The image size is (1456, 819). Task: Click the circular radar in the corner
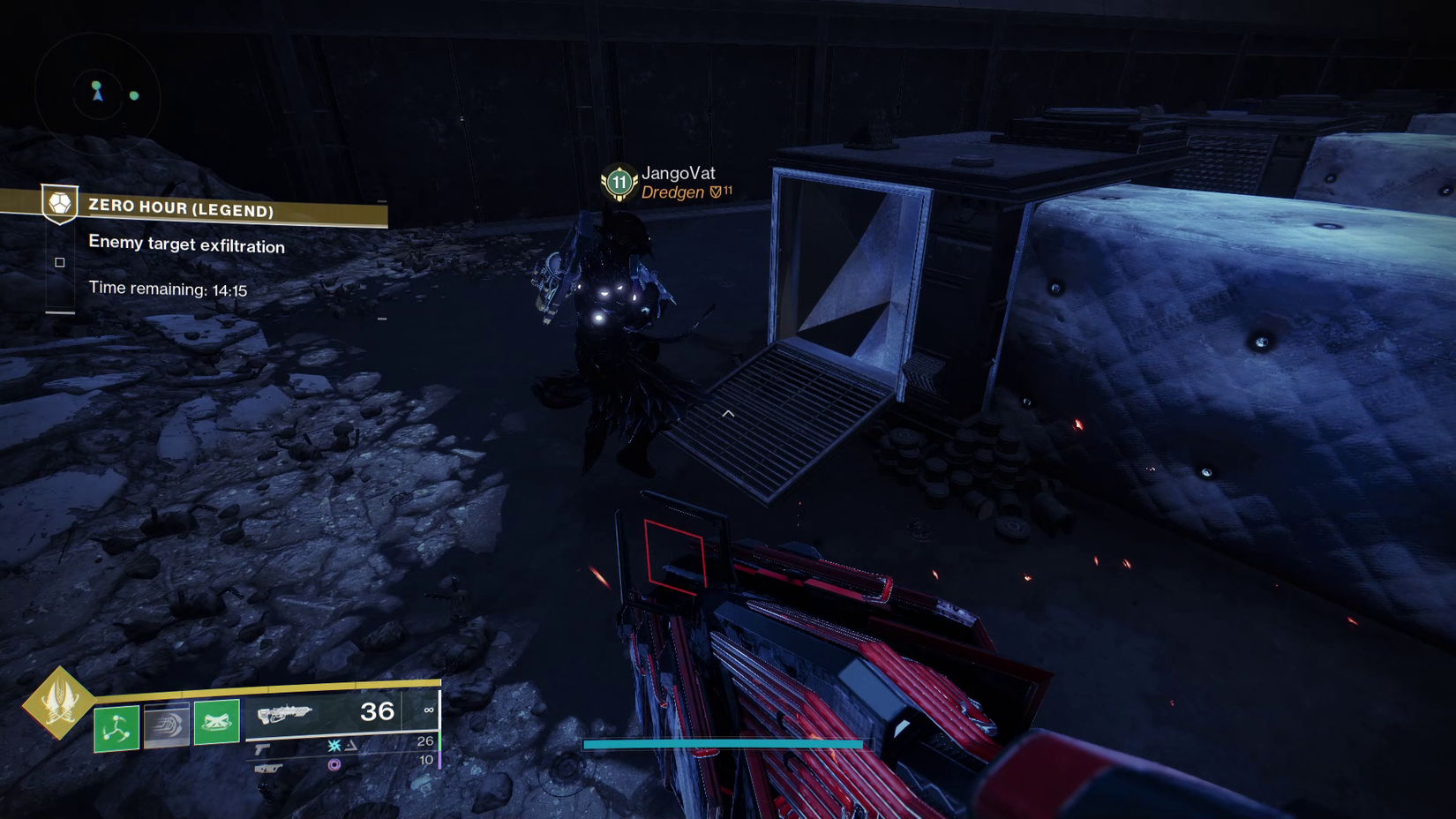pos(97,93)
